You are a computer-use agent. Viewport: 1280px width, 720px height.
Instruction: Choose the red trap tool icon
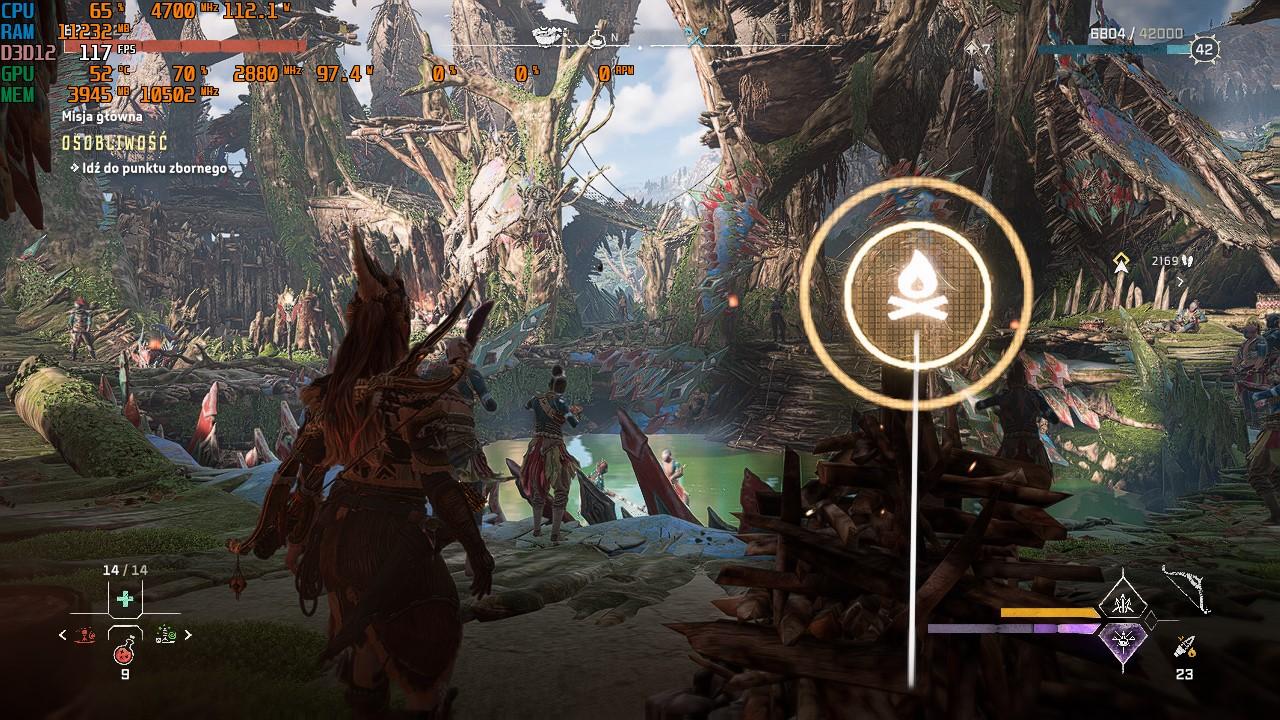[86, 635]
